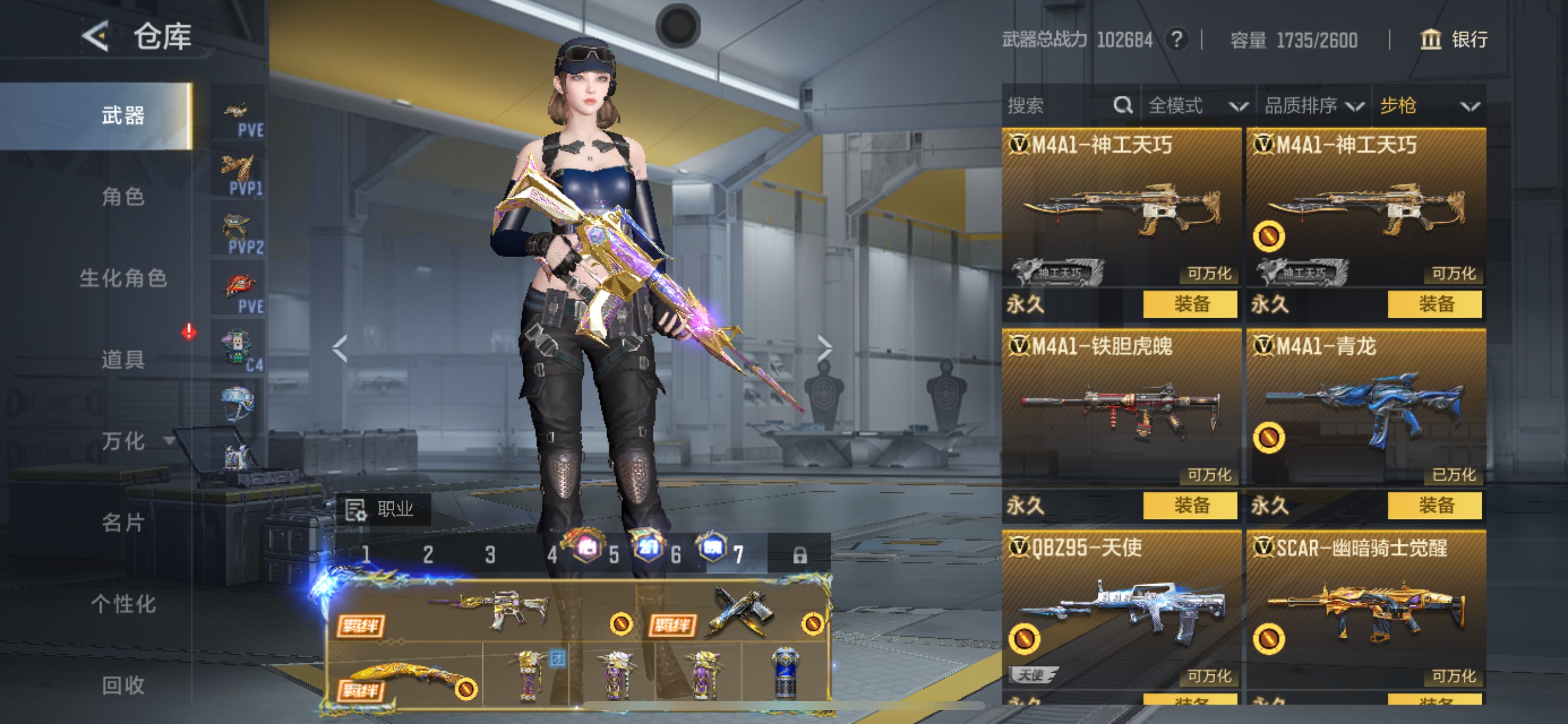The height and width of the screenshot is (724, 1568).
Task: Go back from the 仓库 screen
Action: click(x=96, y=37)
